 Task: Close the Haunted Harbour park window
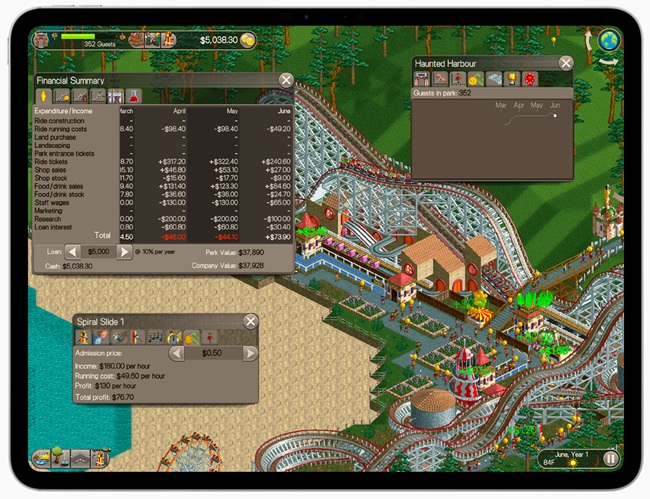566,62
